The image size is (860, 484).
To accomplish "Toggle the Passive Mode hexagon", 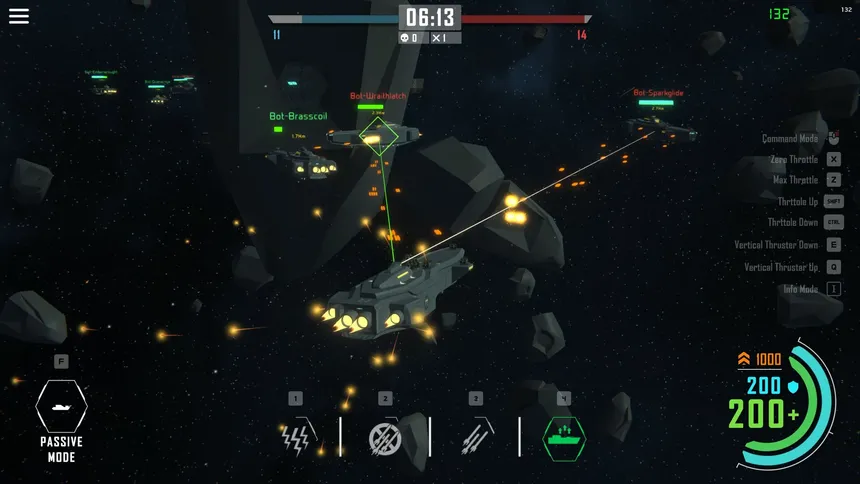I will point(61,405).
